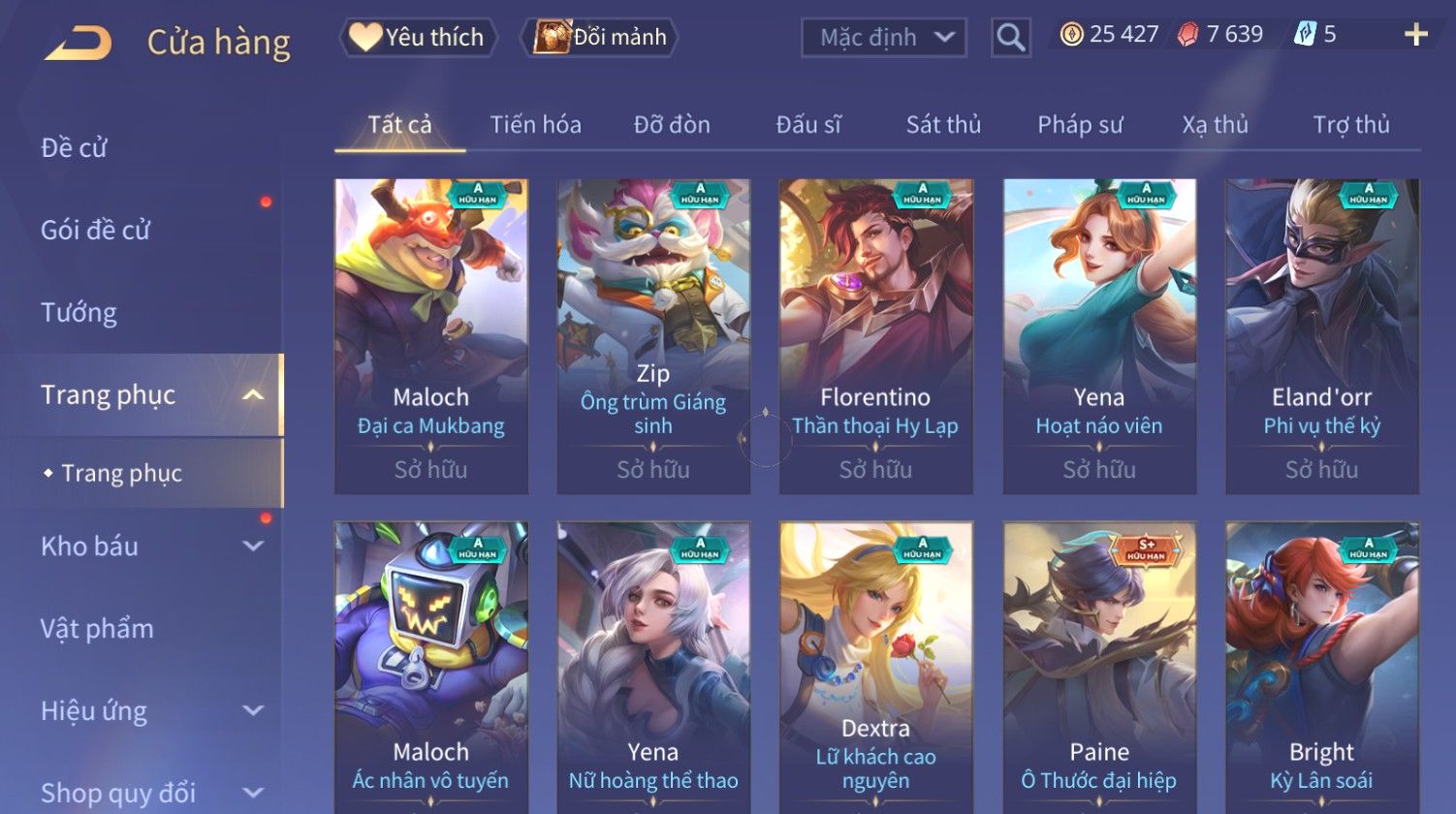Open the Yêu thích favorites list
Screen dimensions: 1456x814
click(418, 38)
